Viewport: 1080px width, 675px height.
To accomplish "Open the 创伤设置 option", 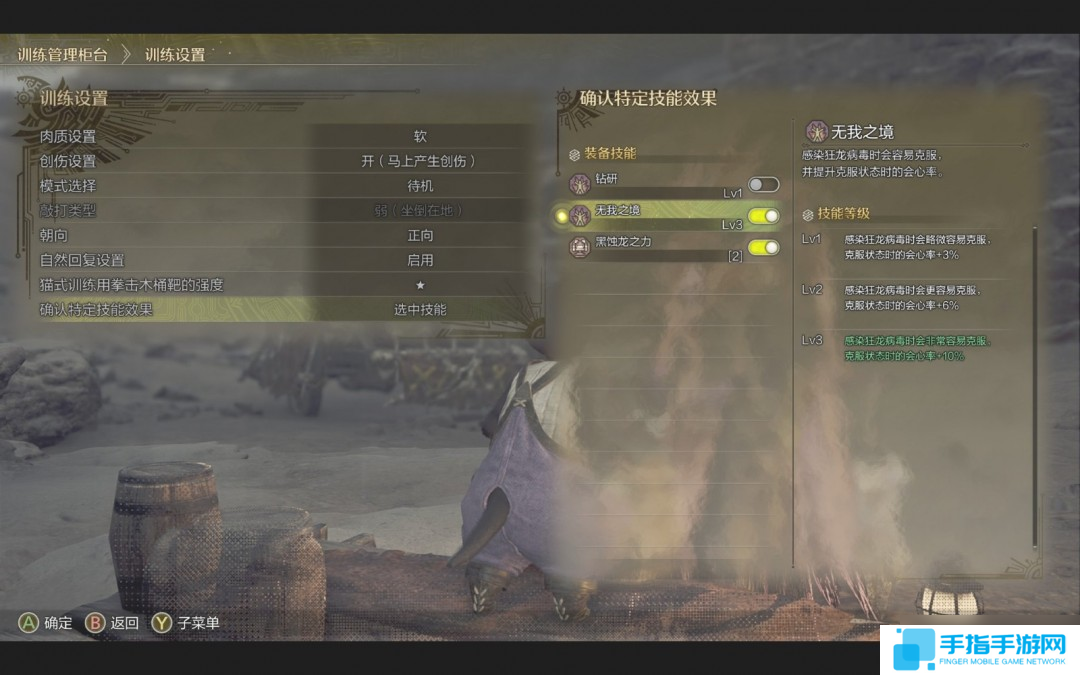I will (x=280, y=161).
